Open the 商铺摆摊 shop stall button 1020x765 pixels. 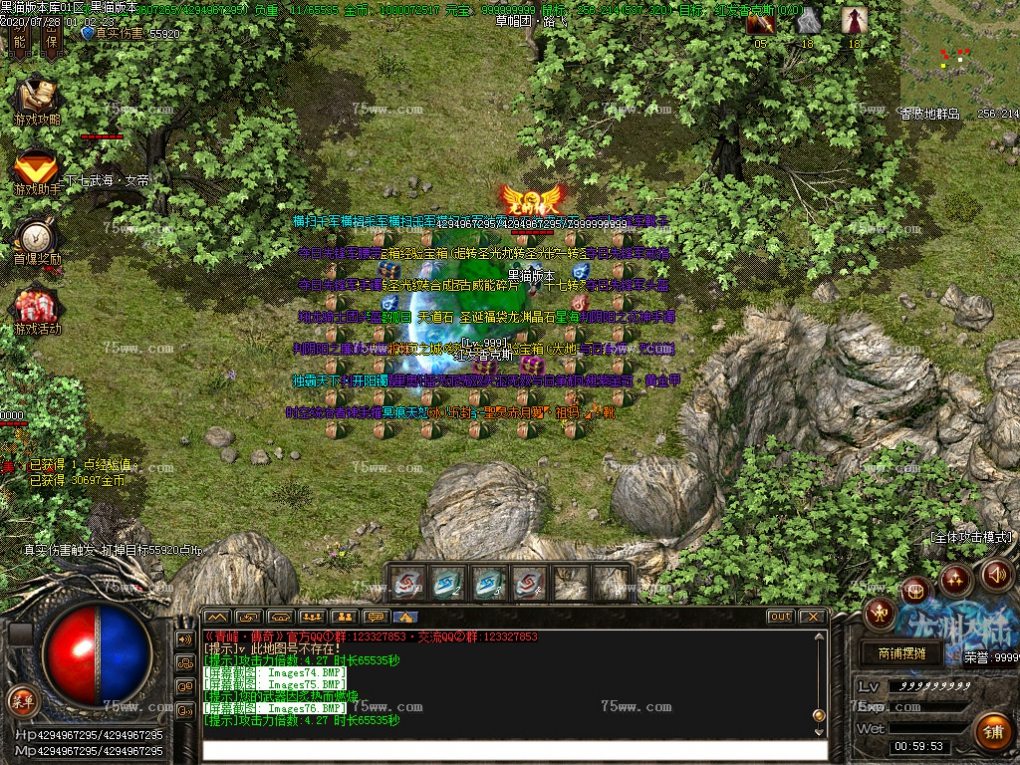click(x=901, y=654)
